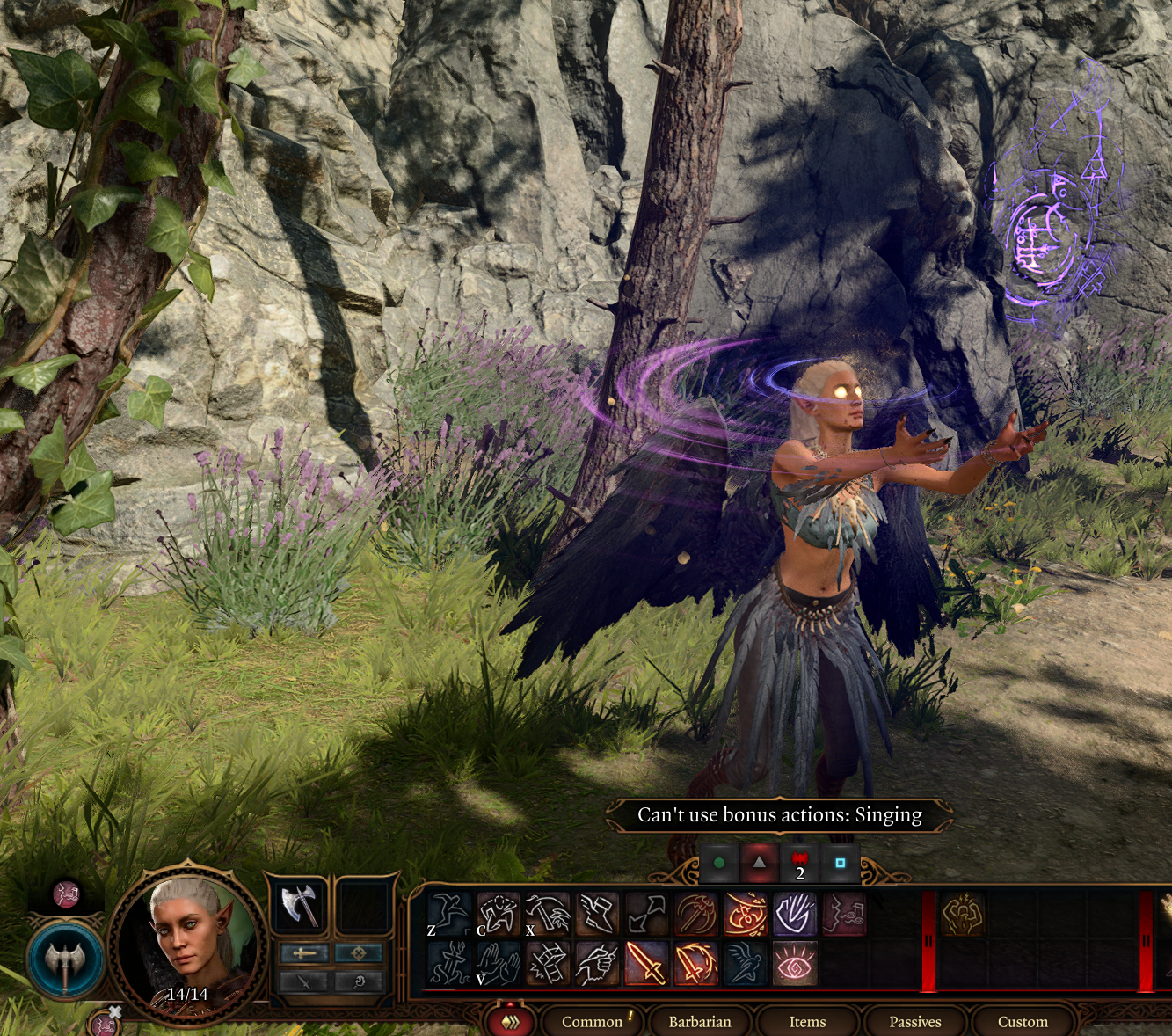Dismiss the singing condition with the X
This screenshot has height=1036, width=1172.
click(x=114, y=1012)
